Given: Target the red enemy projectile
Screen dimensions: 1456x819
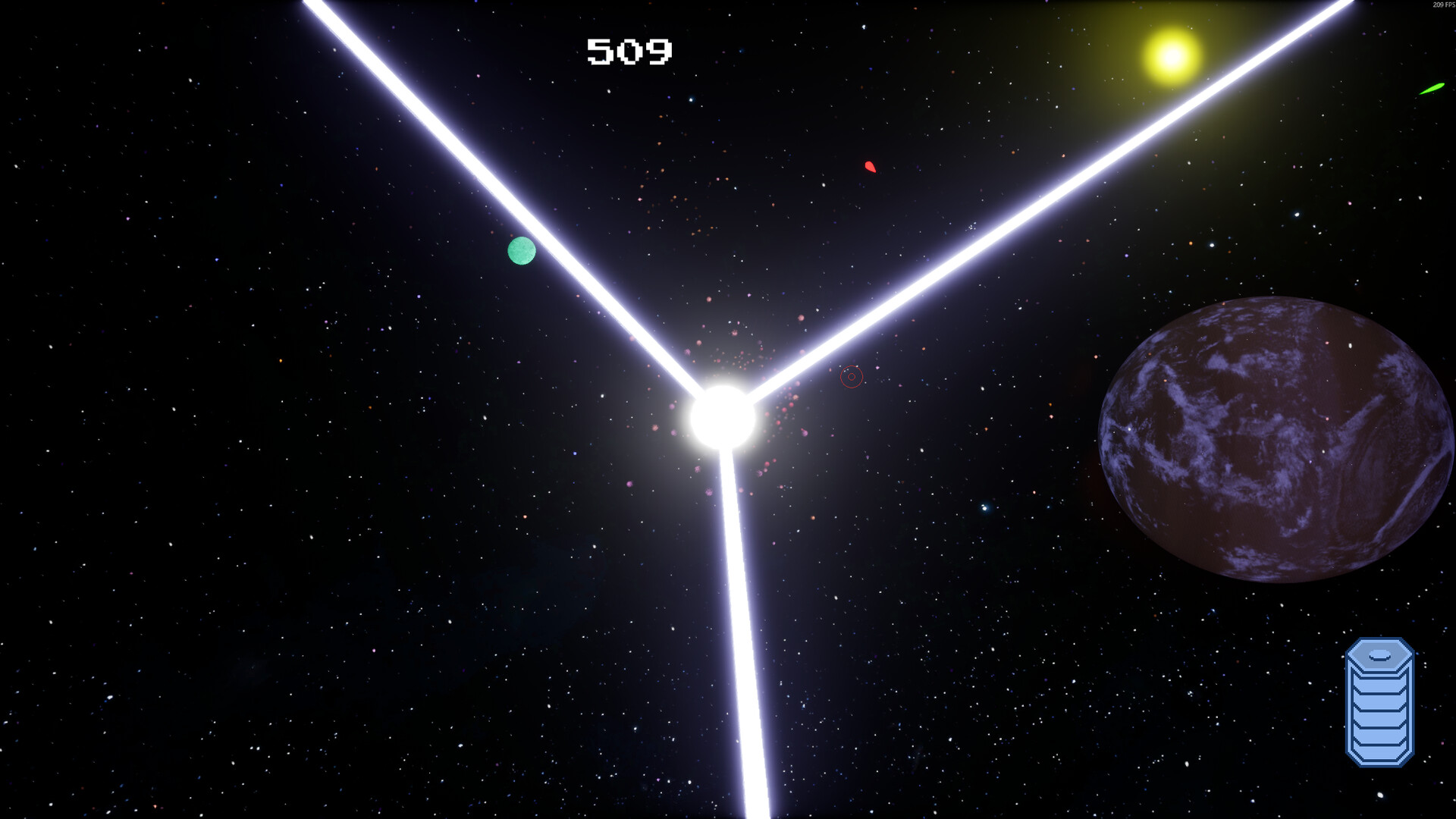Looking at the screenshot, I should (x=871, y=168).
